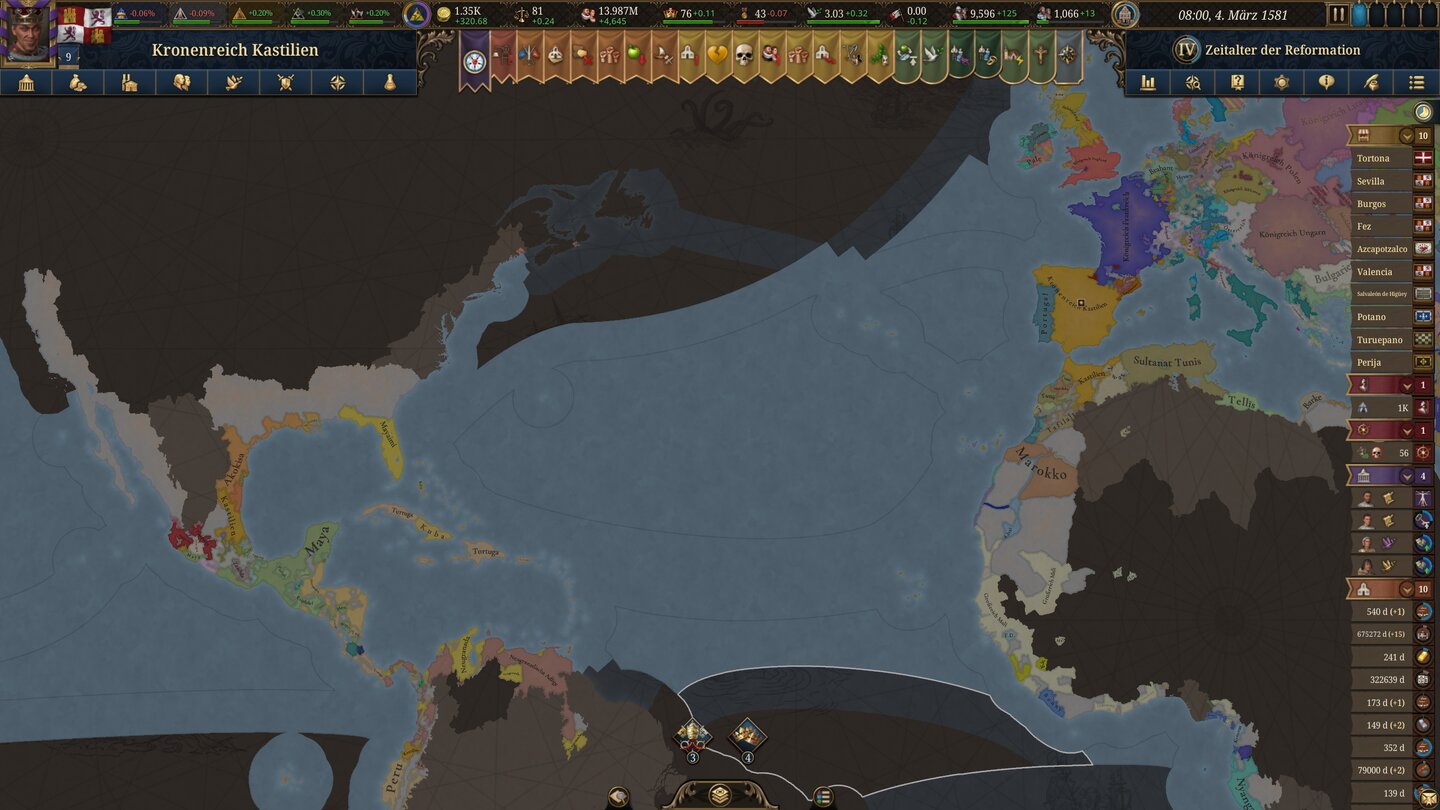This screenshot has height=810, width=1440.
Task: Select Azcapotzalco from the sidebar list
Action: coord(1383,248)
